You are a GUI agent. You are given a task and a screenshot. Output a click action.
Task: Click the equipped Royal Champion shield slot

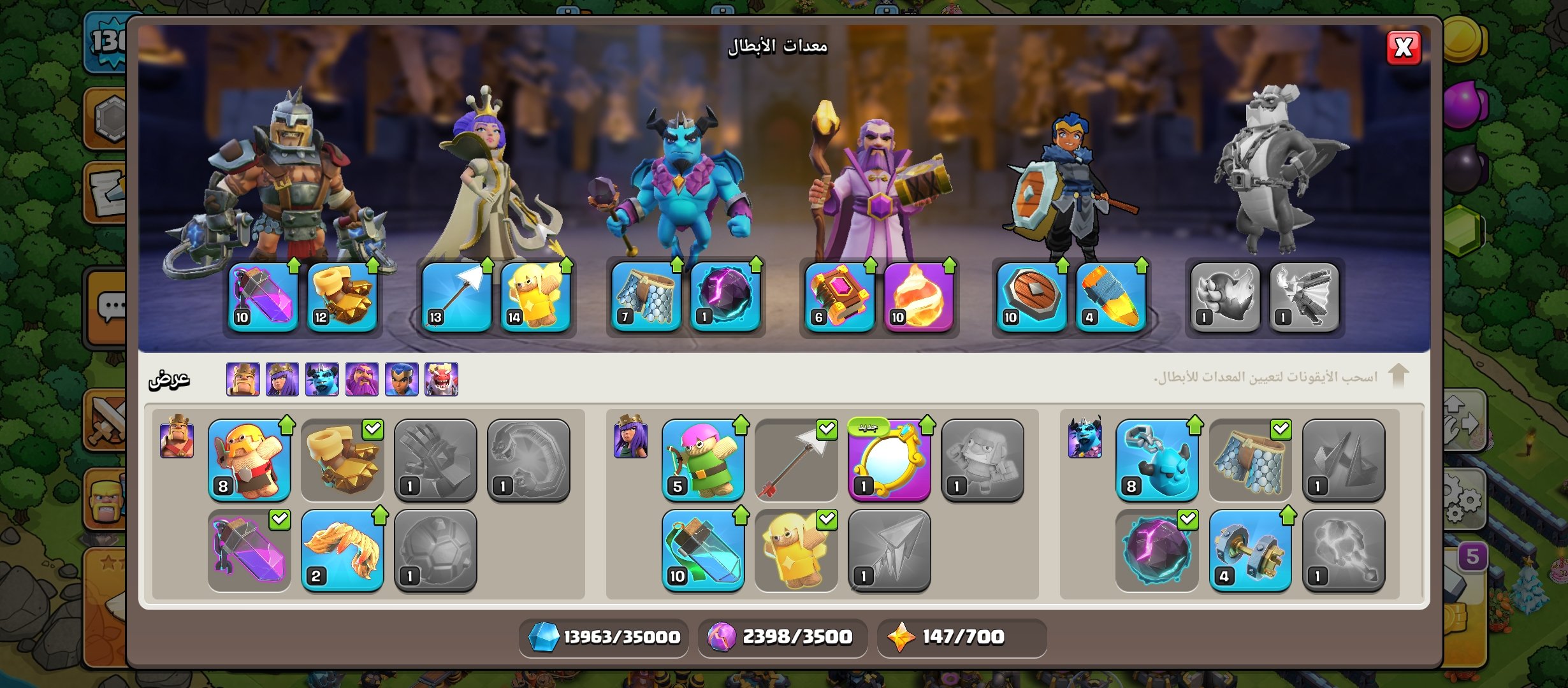pyautogui.click(x=1032, y=297)
